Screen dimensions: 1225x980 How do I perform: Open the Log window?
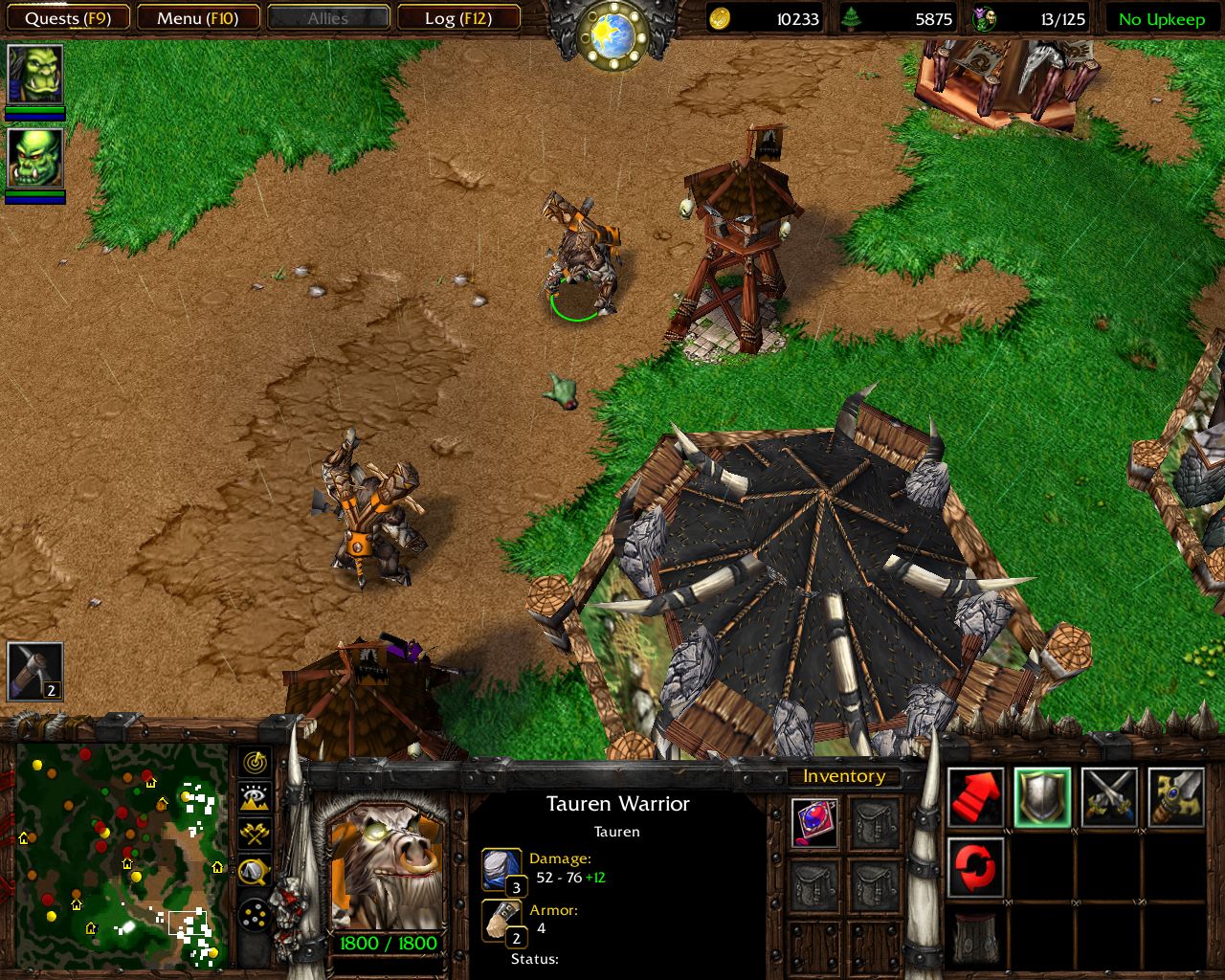click(x=459, y=17)
